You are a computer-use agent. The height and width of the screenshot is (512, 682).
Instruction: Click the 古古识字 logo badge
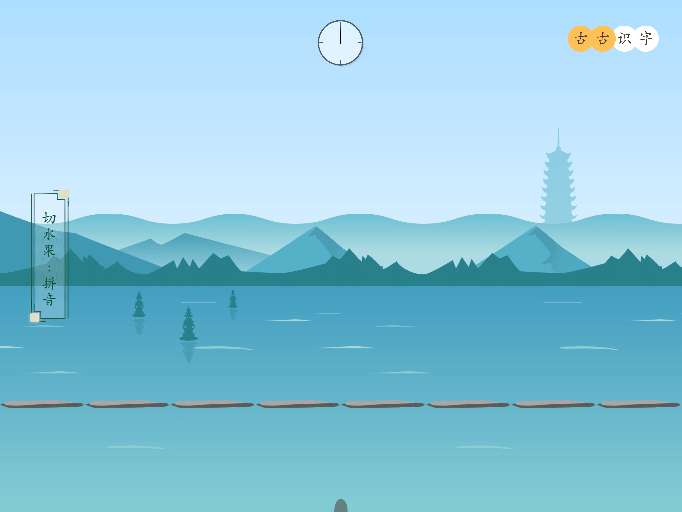(x=613, y=39)
